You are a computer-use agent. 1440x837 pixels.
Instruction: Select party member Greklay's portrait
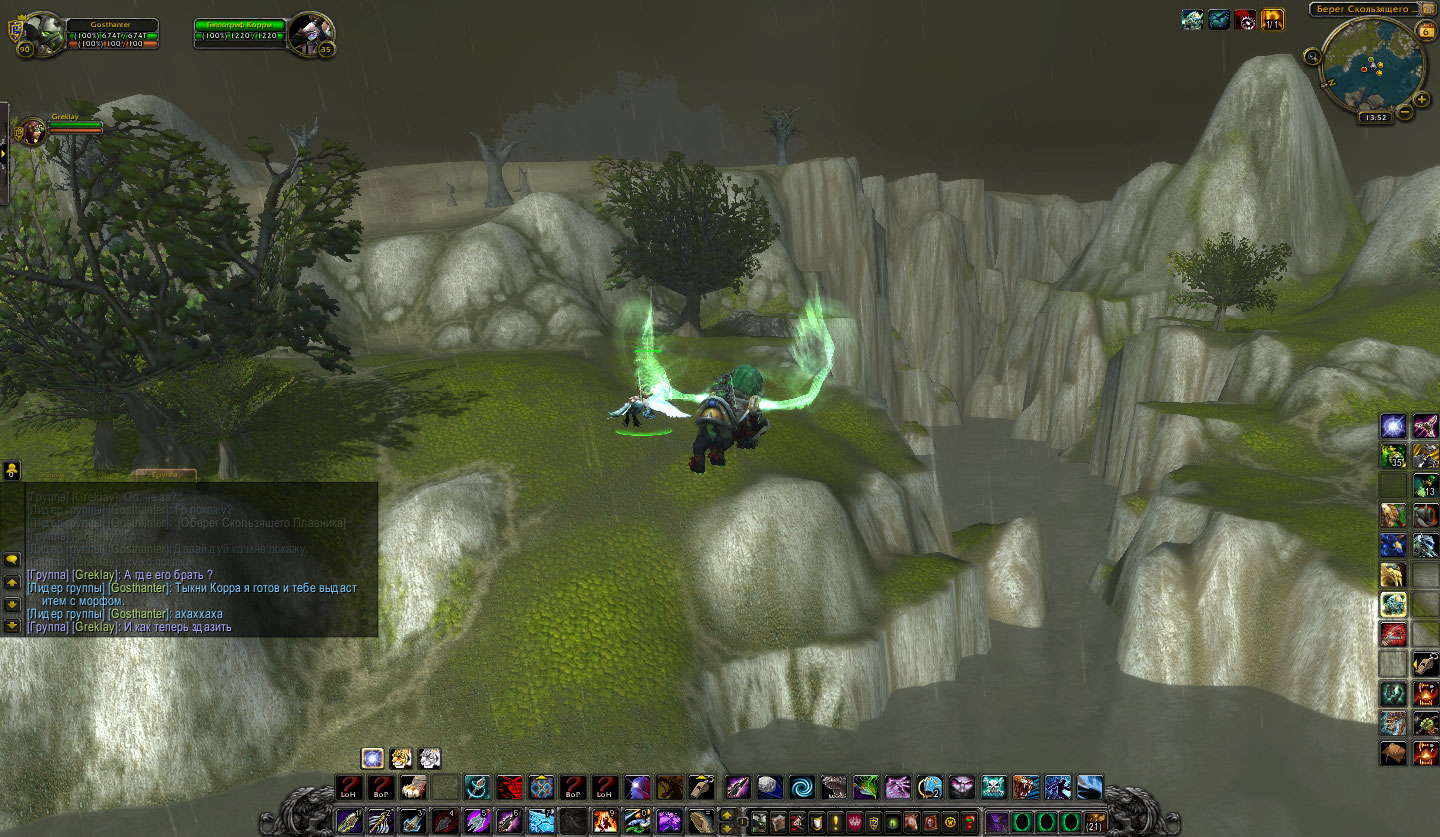[x=32, y=130]
